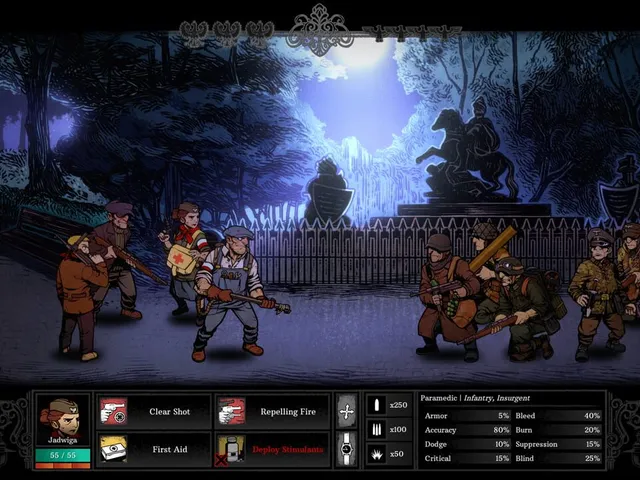The height and width of the screenshot is (480, 640).
Task: Select the Clear Shot ability
Action: click(154, 411)
